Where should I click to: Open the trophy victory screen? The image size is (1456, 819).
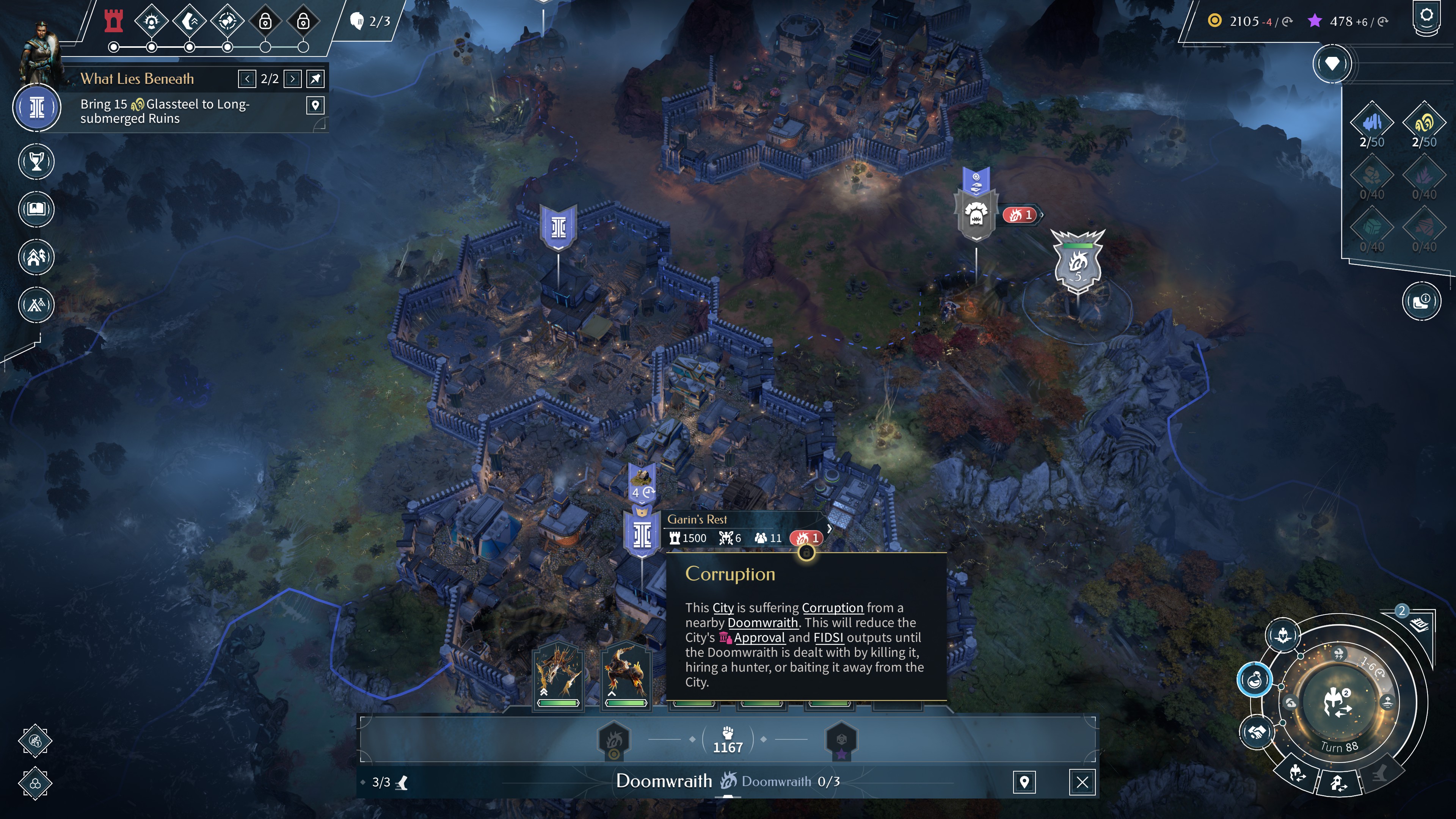36,162
